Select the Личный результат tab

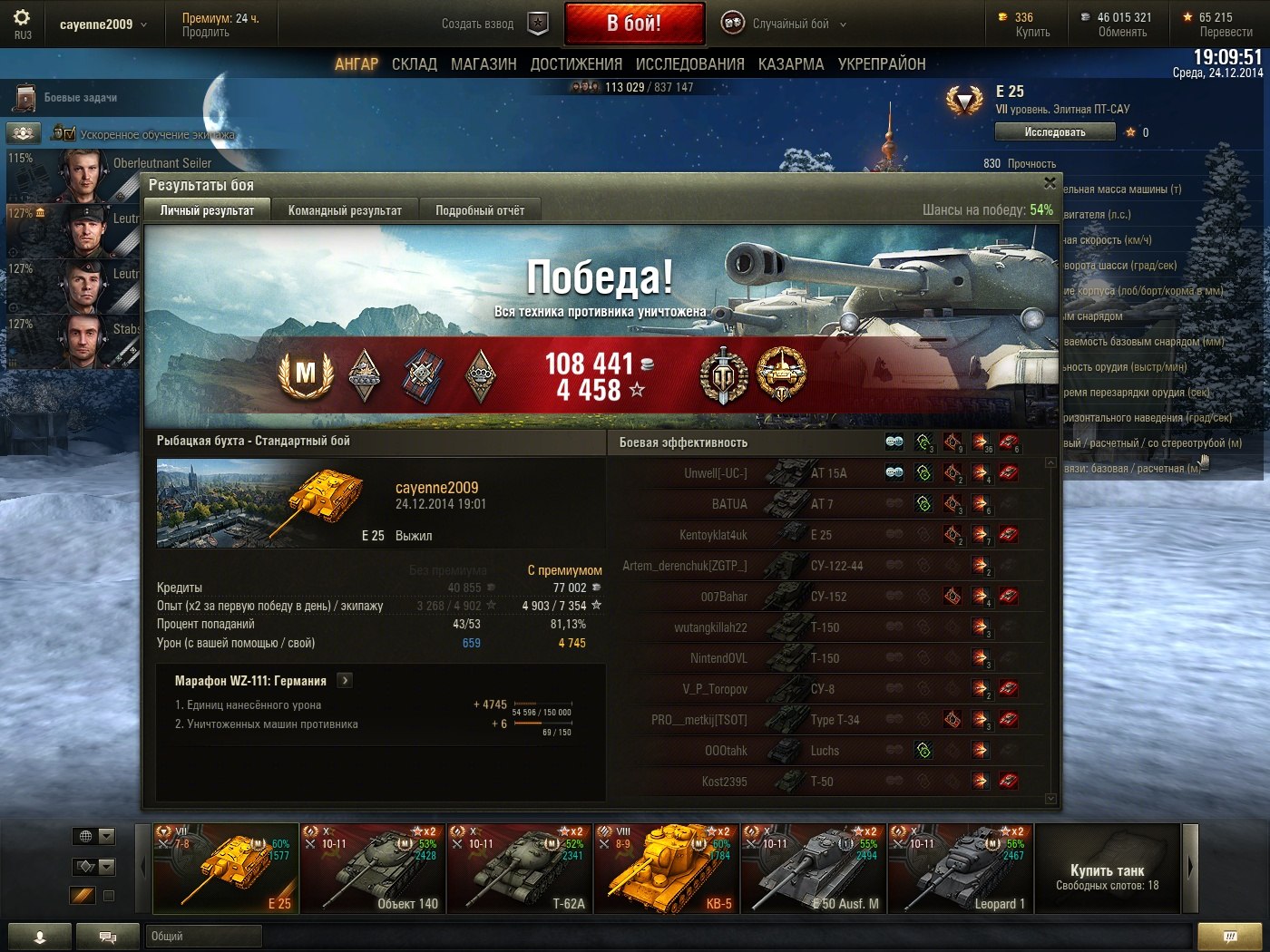(207, 210)
